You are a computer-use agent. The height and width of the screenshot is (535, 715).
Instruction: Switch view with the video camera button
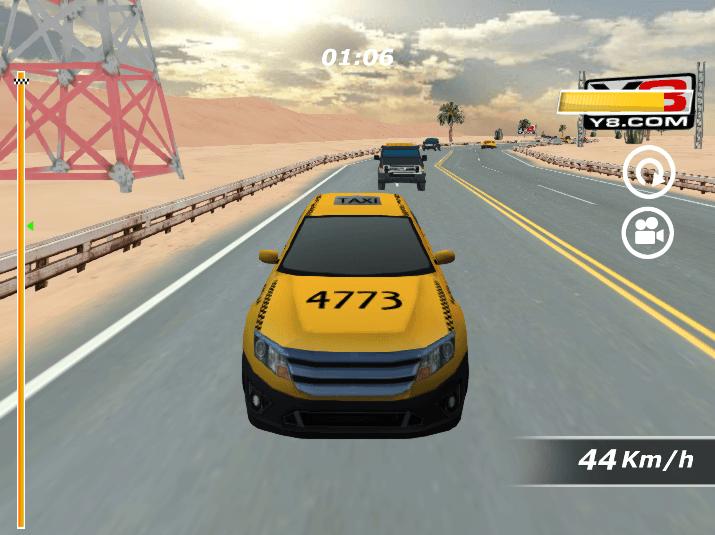648,233
